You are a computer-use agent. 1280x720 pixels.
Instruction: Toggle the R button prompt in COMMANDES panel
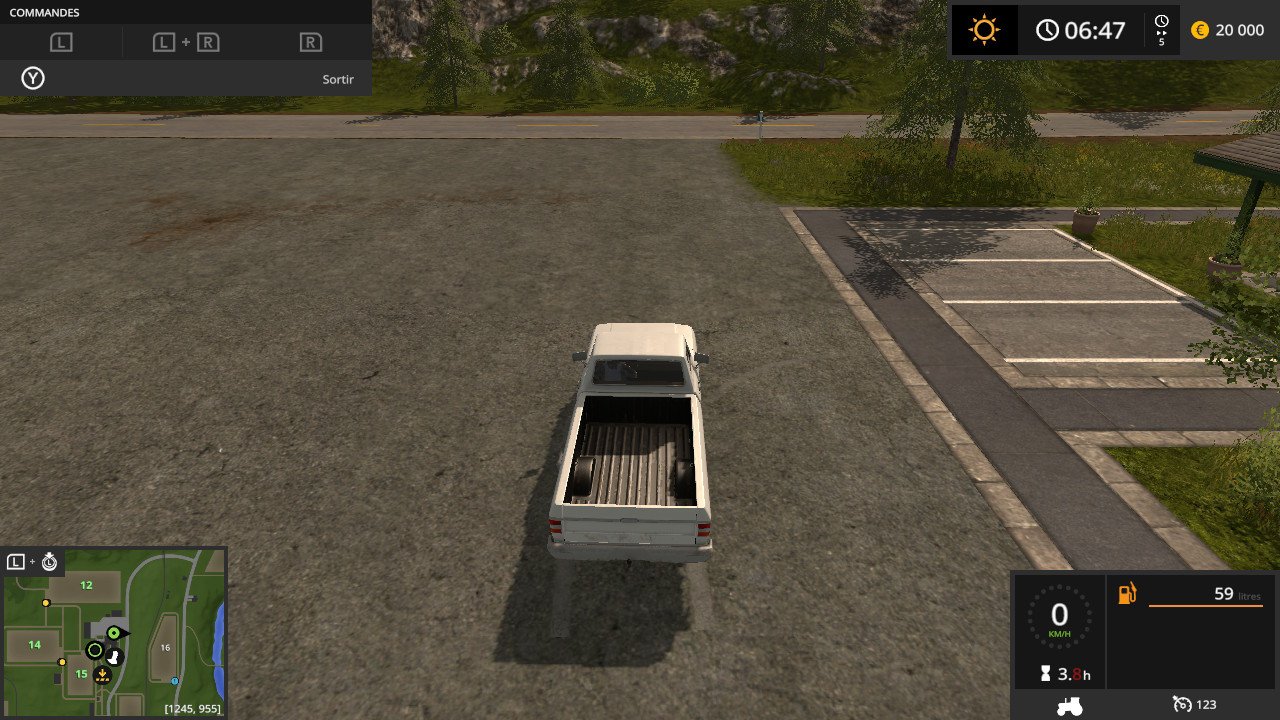(312, 42)
